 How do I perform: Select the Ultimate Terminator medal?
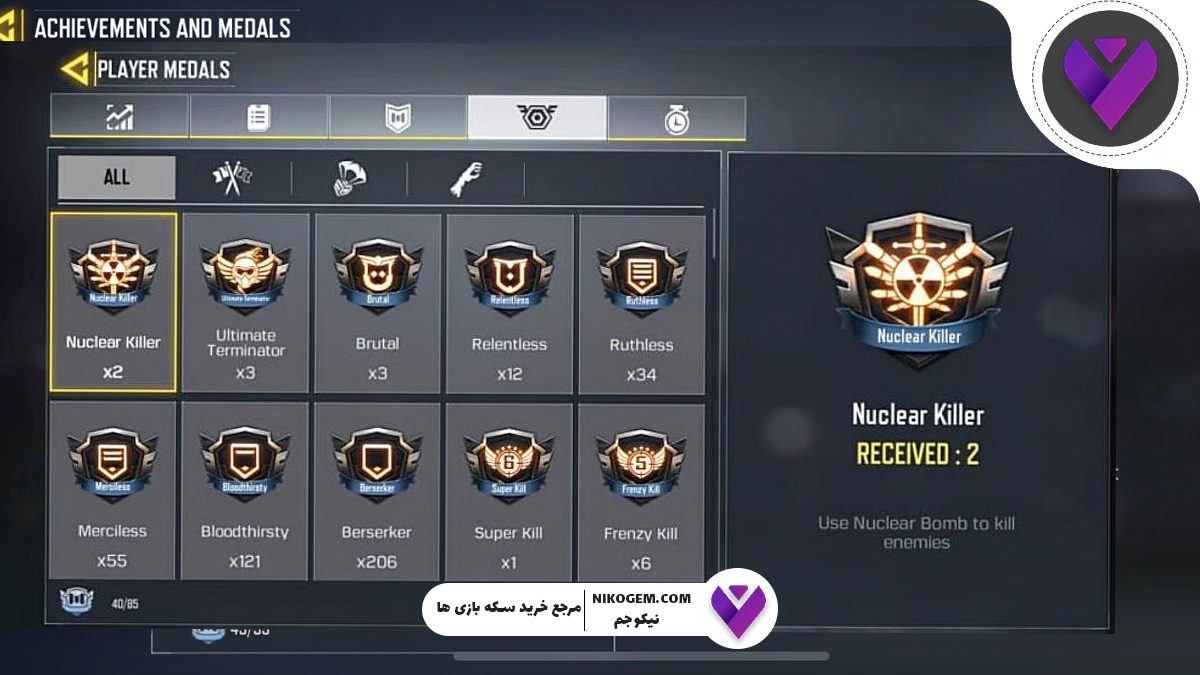pyautogui.click(x=246, y=303)
